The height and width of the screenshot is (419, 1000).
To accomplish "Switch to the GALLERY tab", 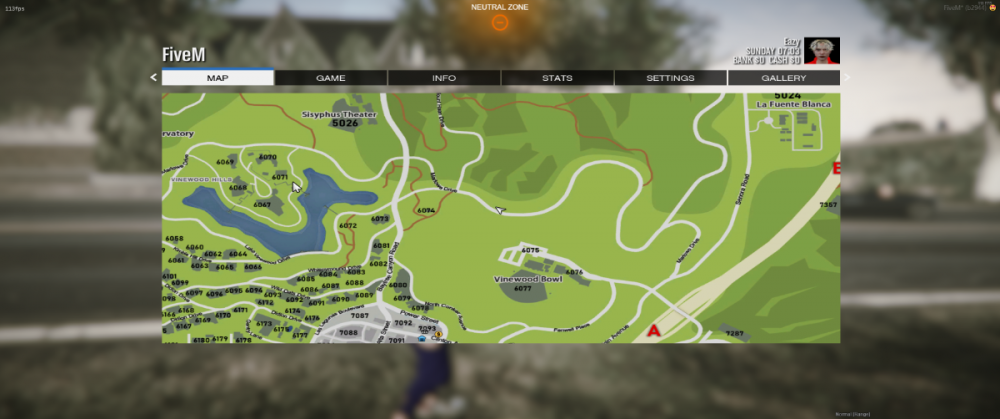I will click(783, 77).
